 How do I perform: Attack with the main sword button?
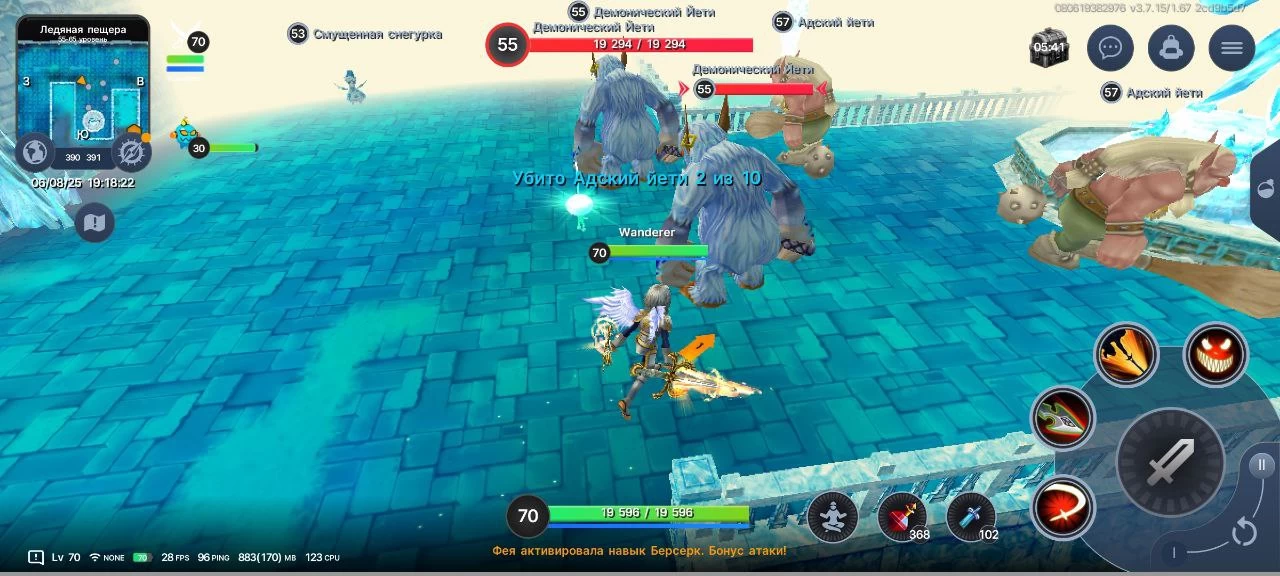1170,462
